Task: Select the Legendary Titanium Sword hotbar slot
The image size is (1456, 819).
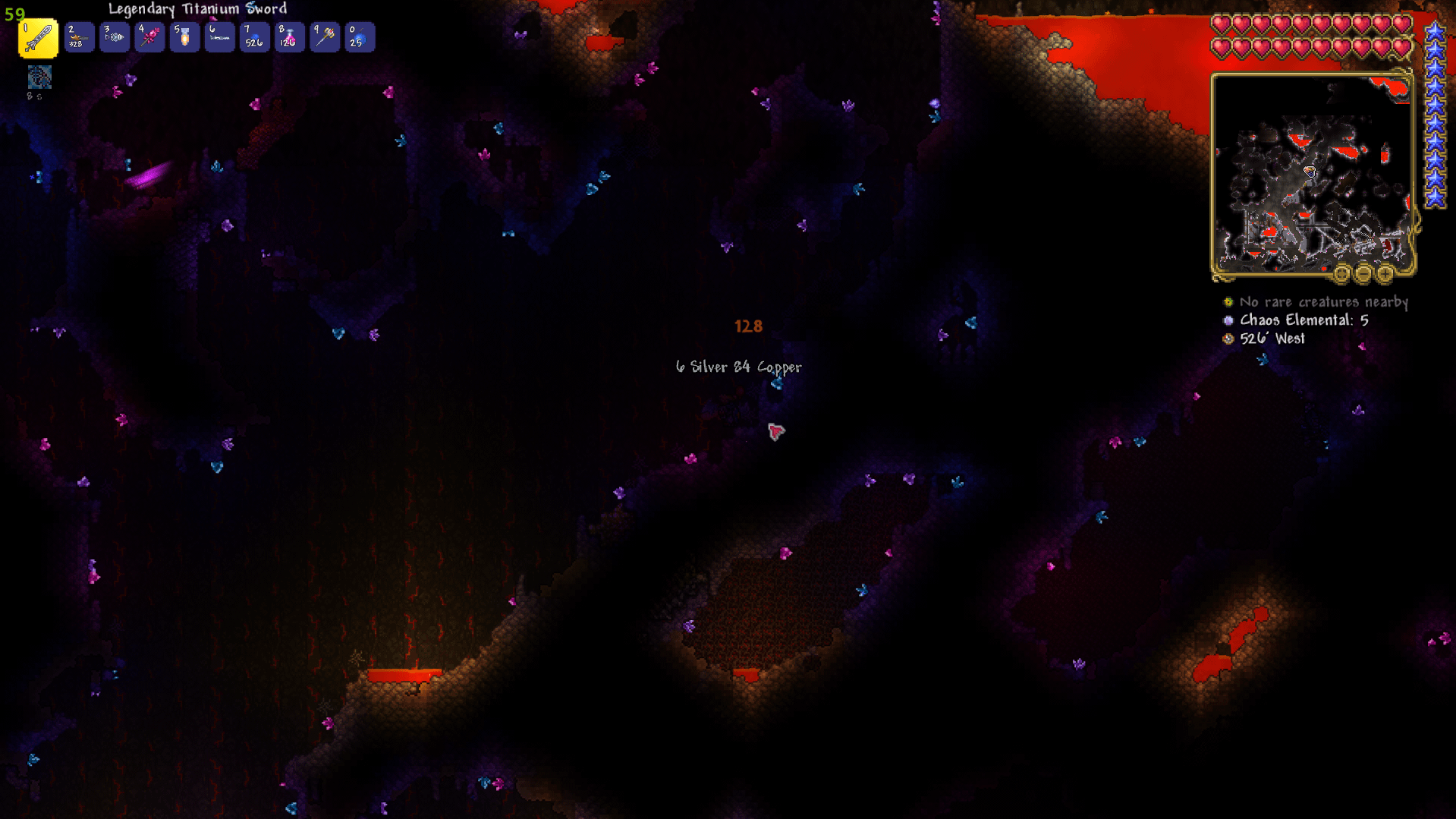Action: pos(37,38)
